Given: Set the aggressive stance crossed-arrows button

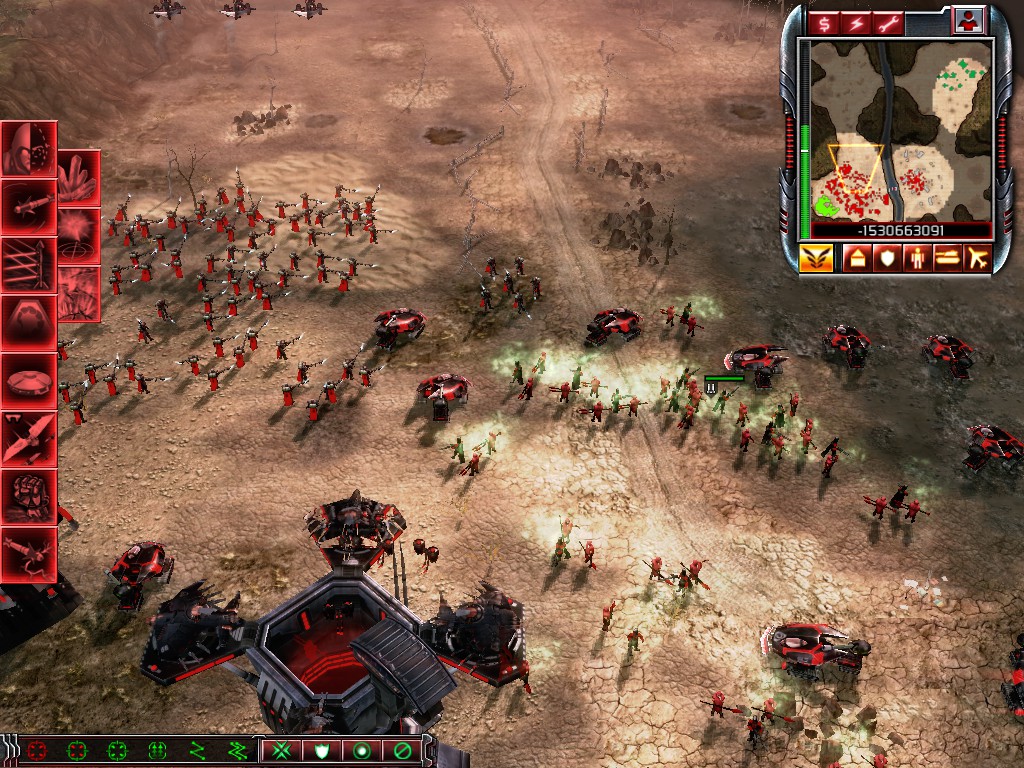Looking at the screenshot, I should tap(282, 749).
